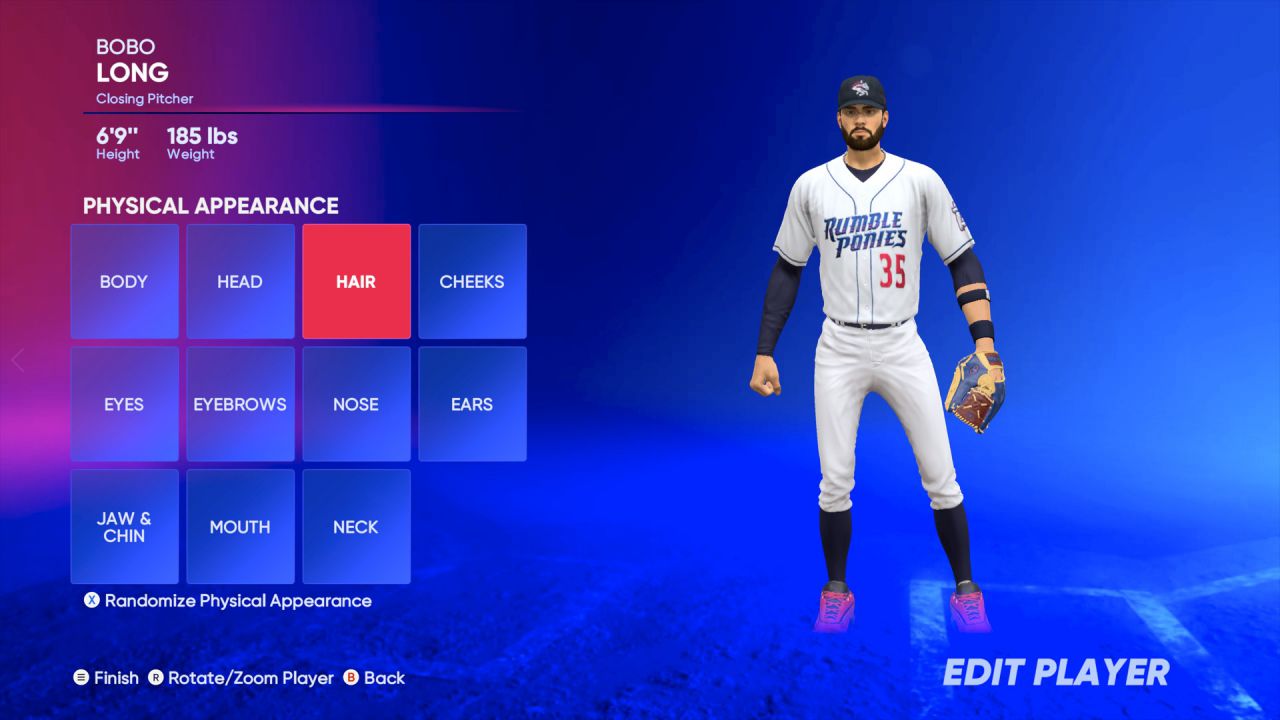Open the EYEBROWS customization tile
The height and width of the screenshot is (720, 1280).
click(x=239, y=404)
